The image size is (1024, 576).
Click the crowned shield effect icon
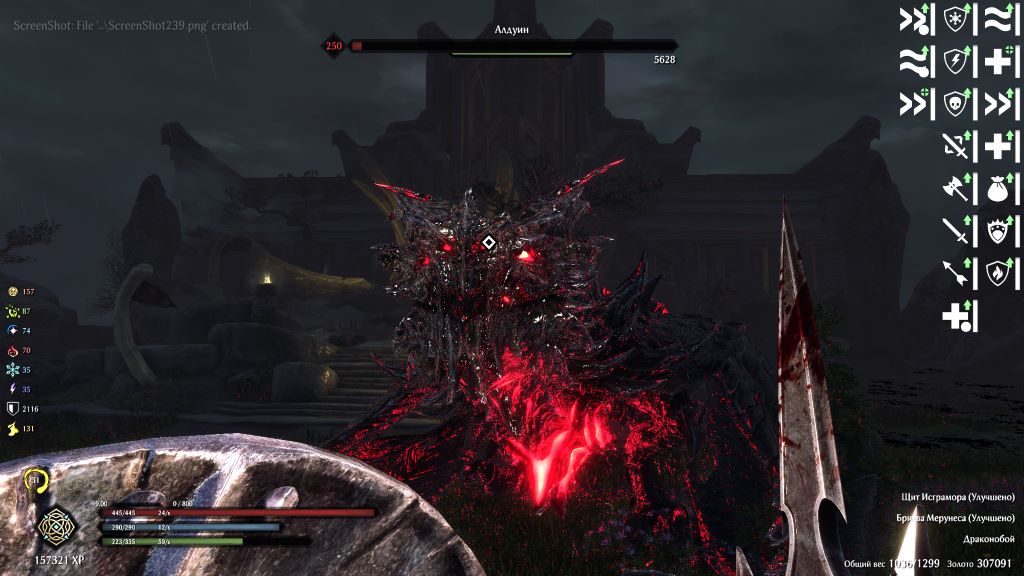coord(996,231)
